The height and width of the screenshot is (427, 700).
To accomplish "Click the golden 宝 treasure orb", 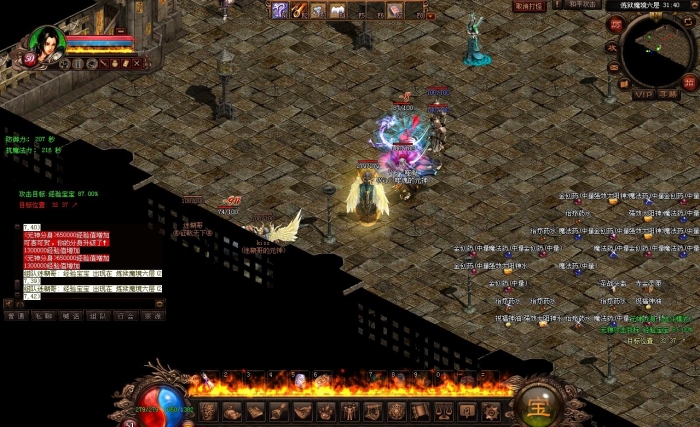I will [537, 407].
